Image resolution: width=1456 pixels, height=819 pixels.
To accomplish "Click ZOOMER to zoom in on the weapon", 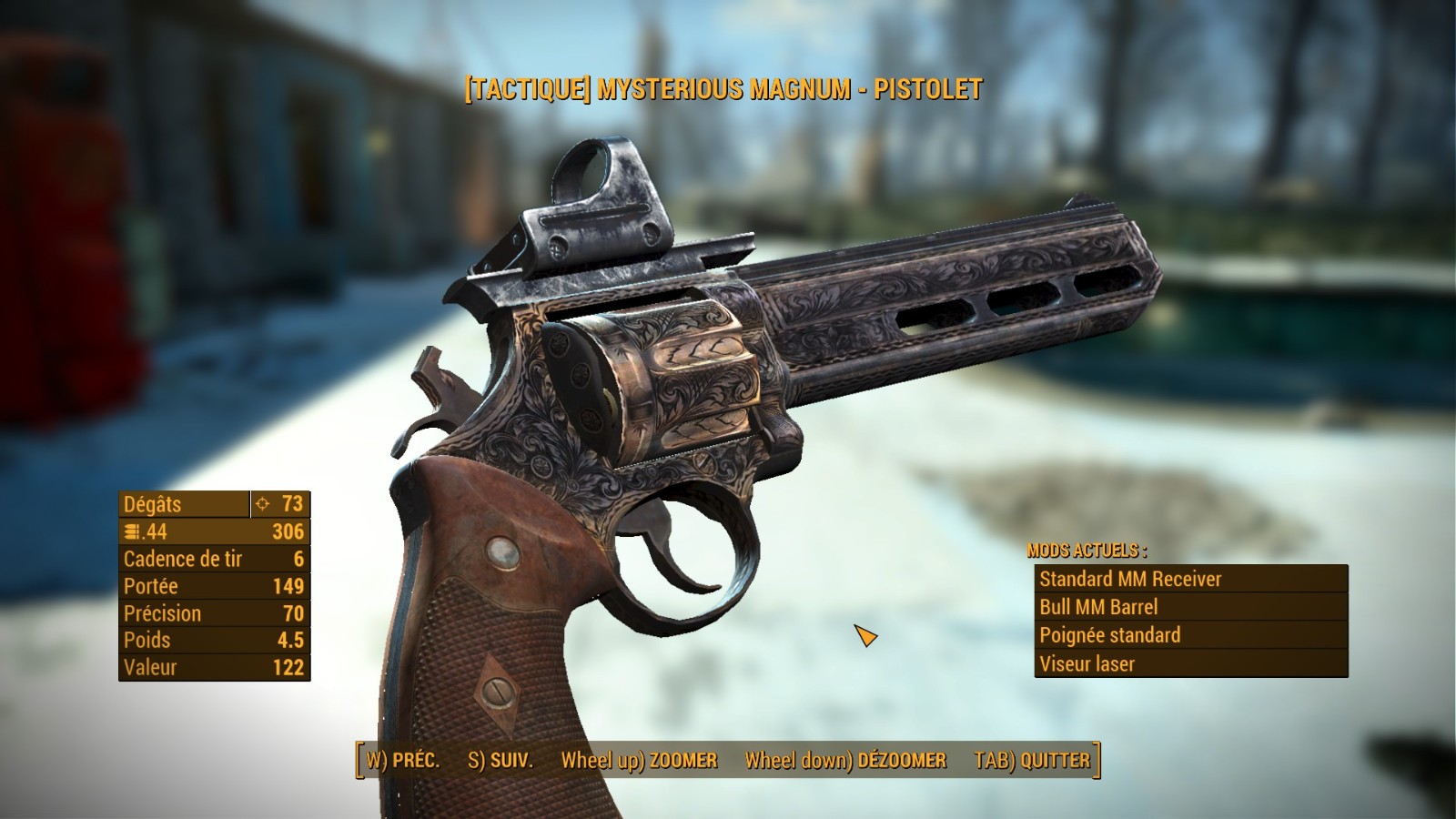I will [x=639, y=761].
